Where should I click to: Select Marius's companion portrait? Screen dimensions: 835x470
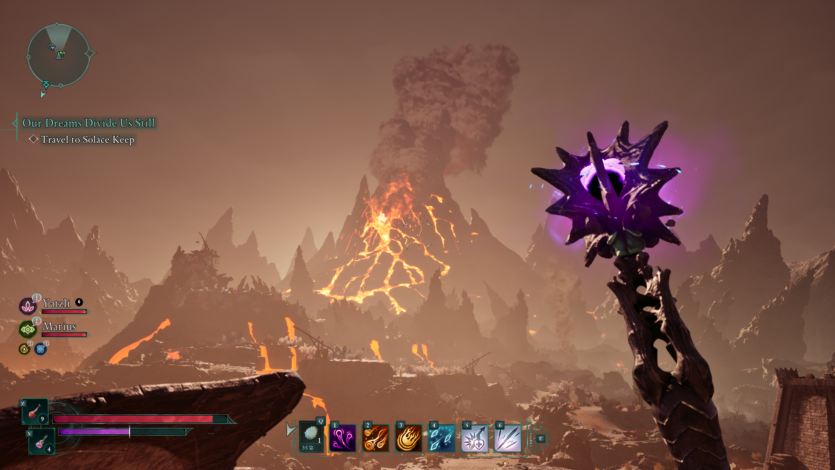click(x=28, y=328)
